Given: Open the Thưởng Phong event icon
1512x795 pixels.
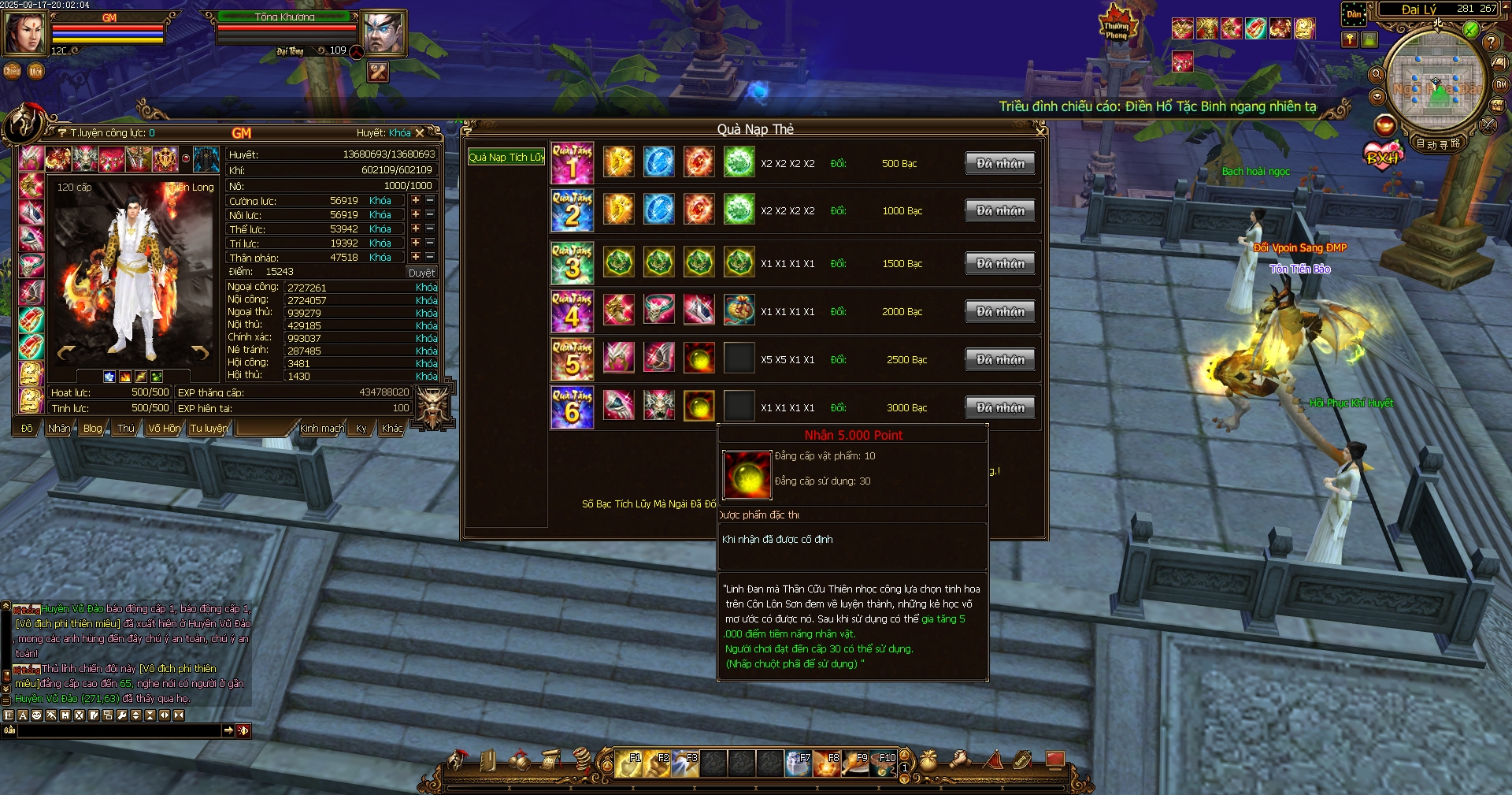Looking at the screenshot, I should pyautogui.click(x=1117, y=25).
